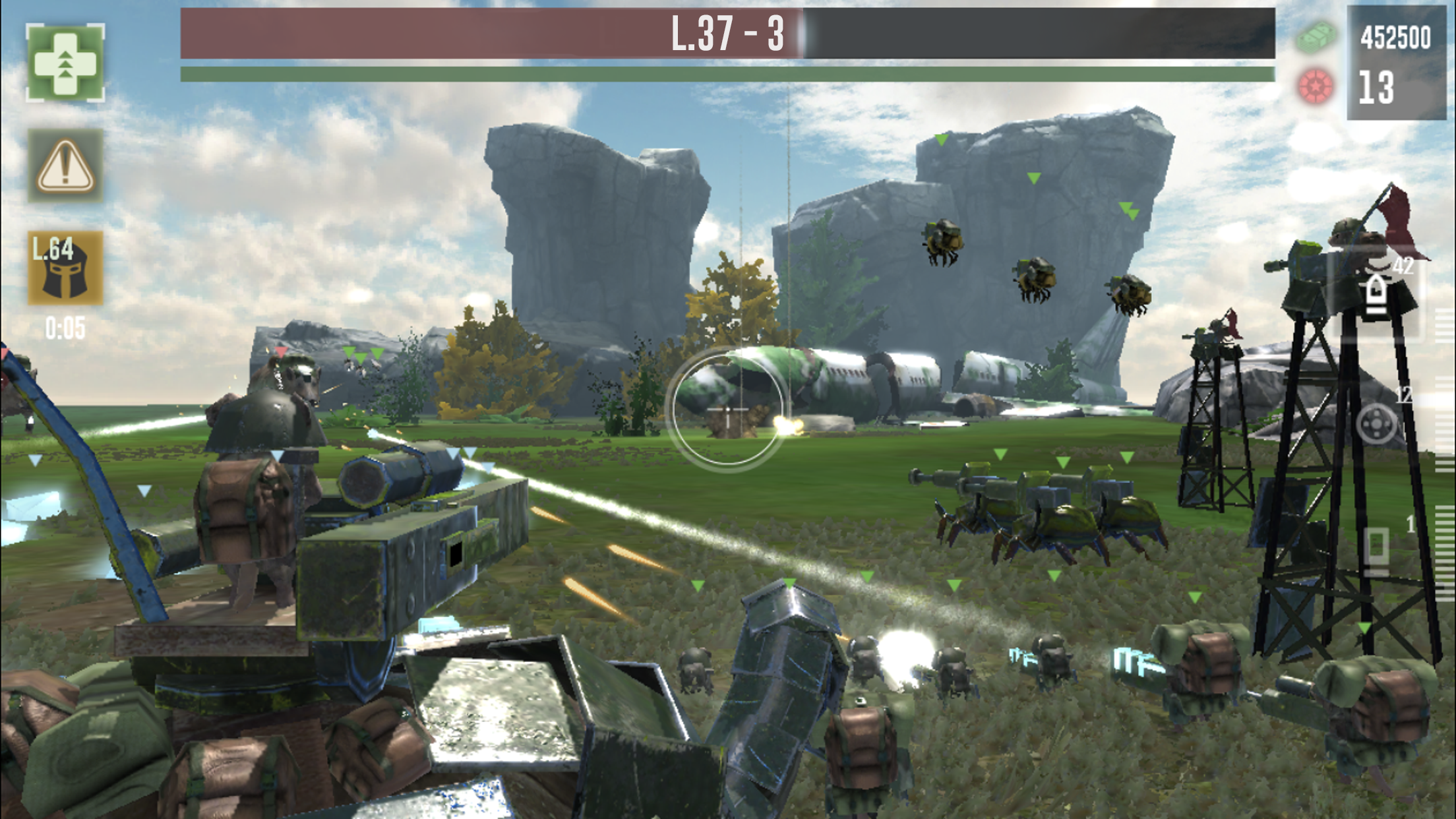Image resolution: width=1456 pixels, height=819 pixels.
Task: Tap the green cash stack currency icon
Action: coord(1316,36)
